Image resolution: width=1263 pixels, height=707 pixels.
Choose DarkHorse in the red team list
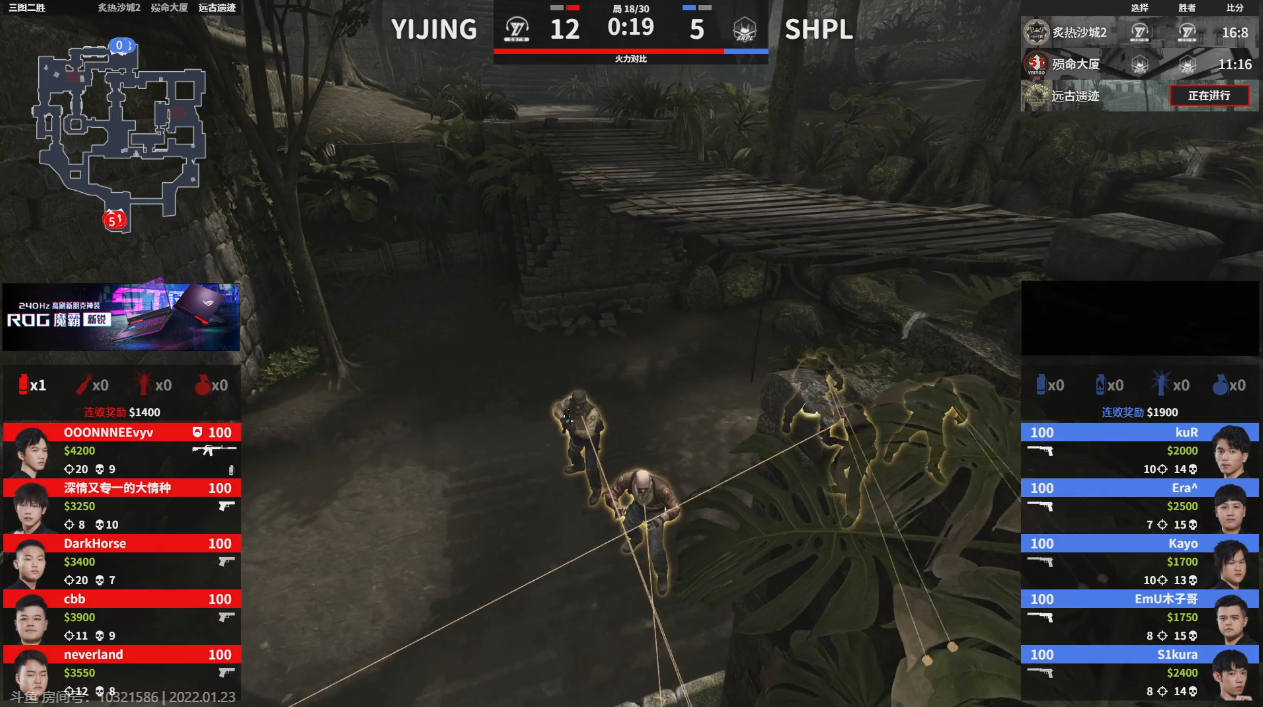coord(121,561)
